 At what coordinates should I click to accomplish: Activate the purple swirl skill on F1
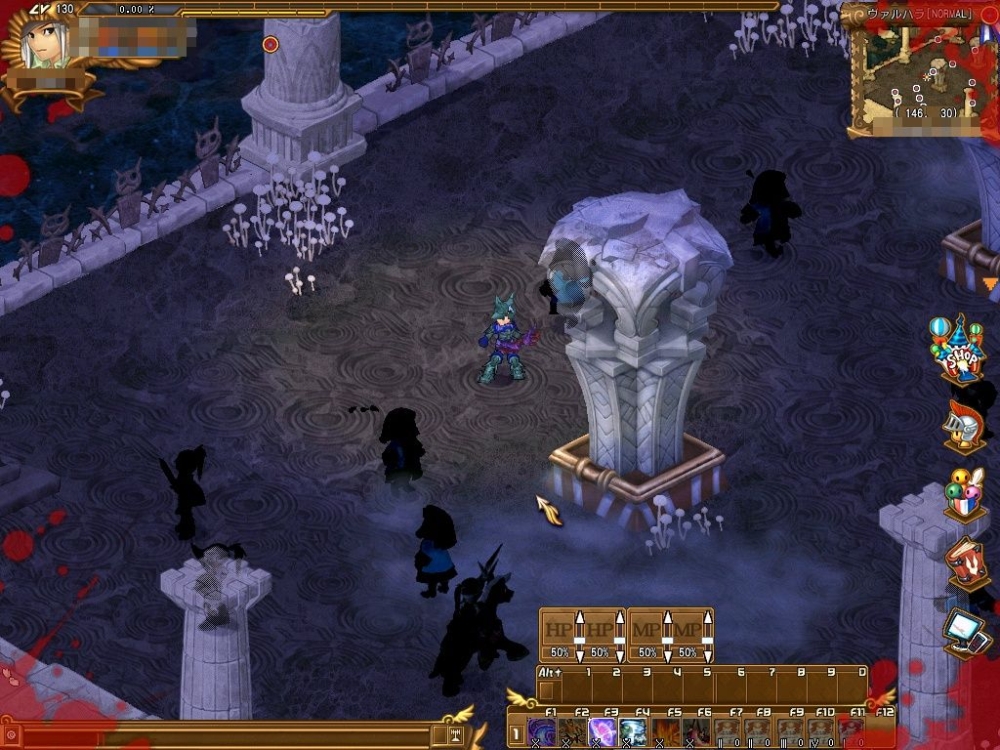542,731
